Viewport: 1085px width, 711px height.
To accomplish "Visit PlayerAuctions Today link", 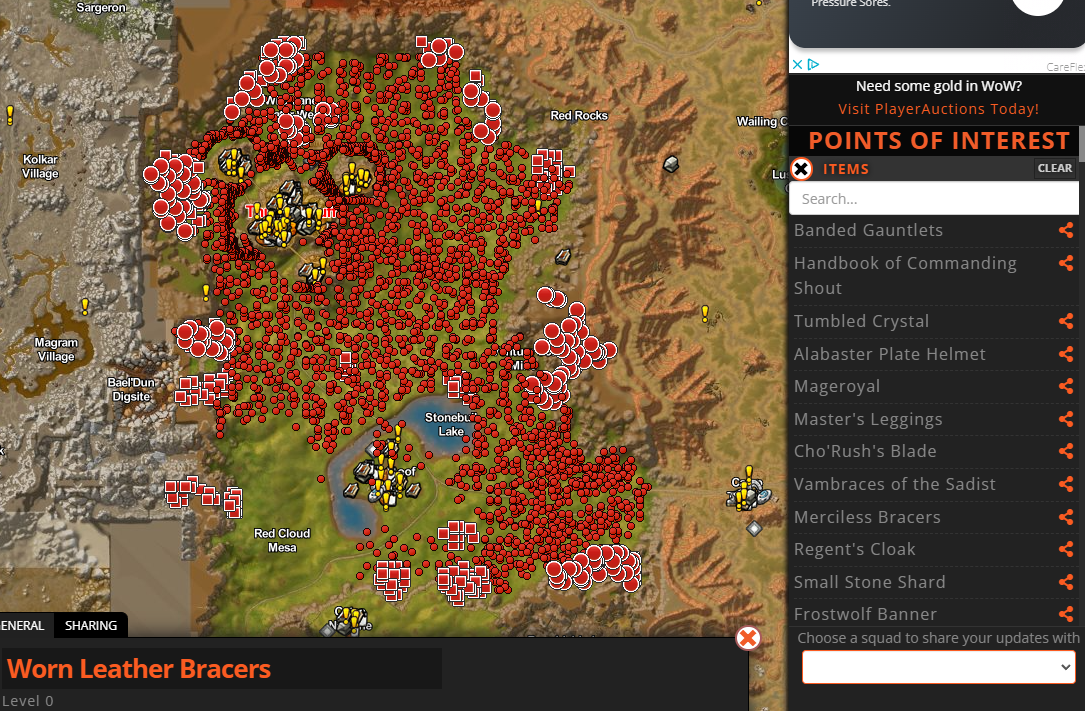I will point(938,109).
